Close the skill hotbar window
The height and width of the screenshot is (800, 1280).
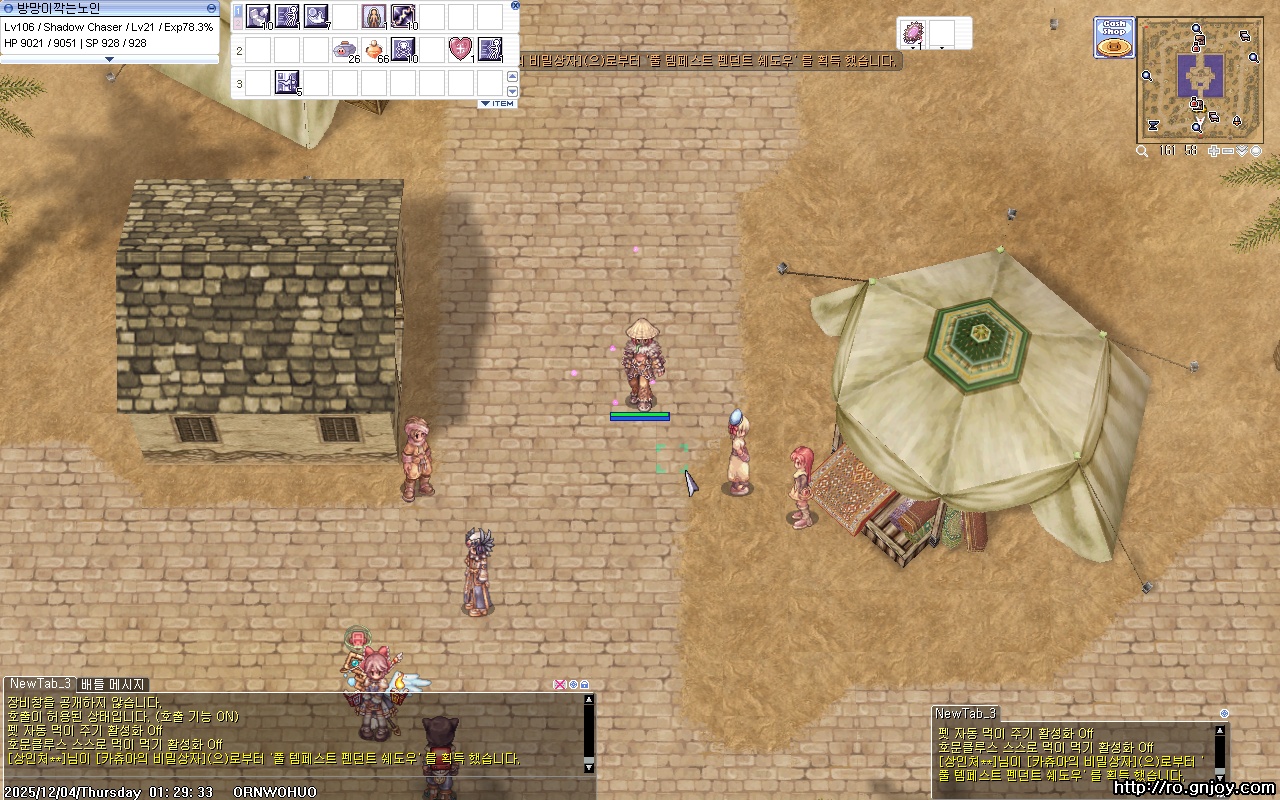click(x=515, y=5)
